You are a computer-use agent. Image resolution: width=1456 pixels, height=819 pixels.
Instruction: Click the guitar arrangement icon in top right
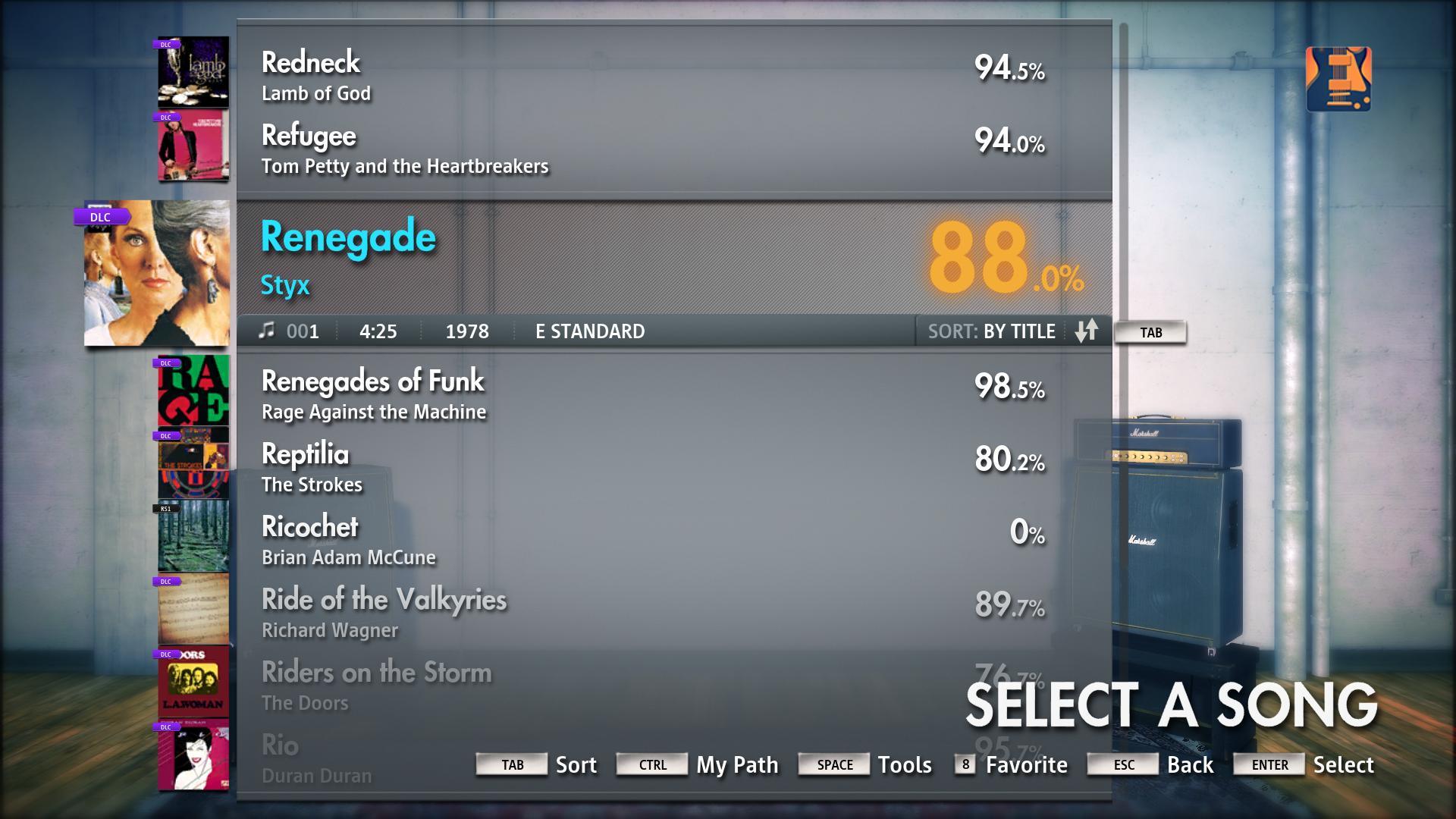[x=1339, y=80]
